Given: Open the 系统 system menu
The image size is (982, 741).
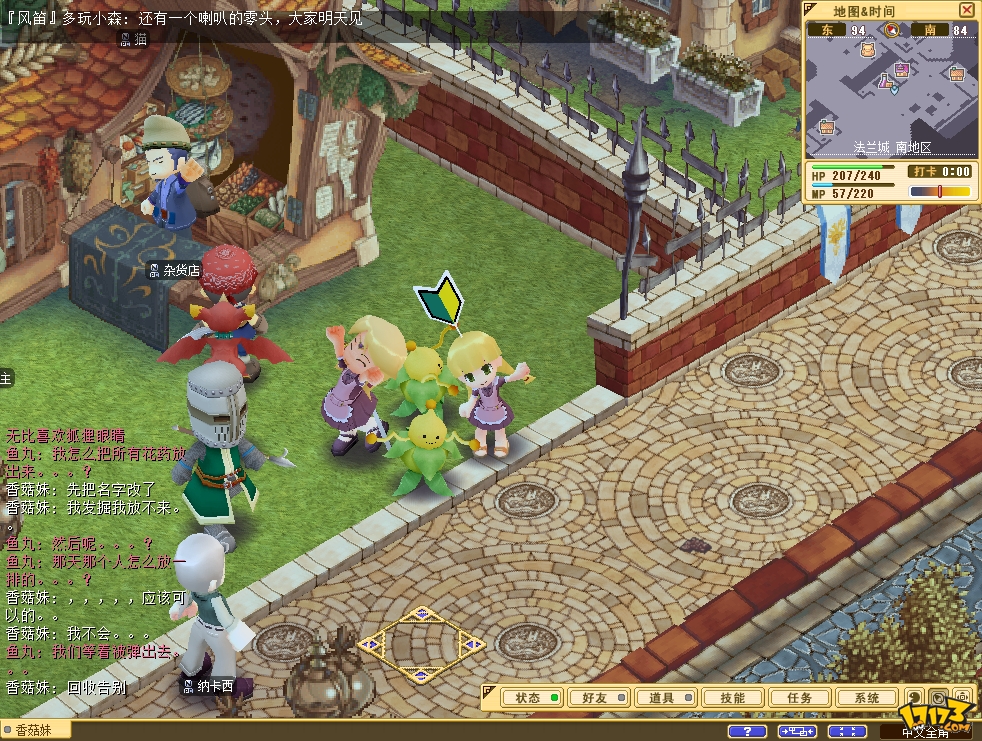Looking at the screenshot, I should tap(867, 698).
